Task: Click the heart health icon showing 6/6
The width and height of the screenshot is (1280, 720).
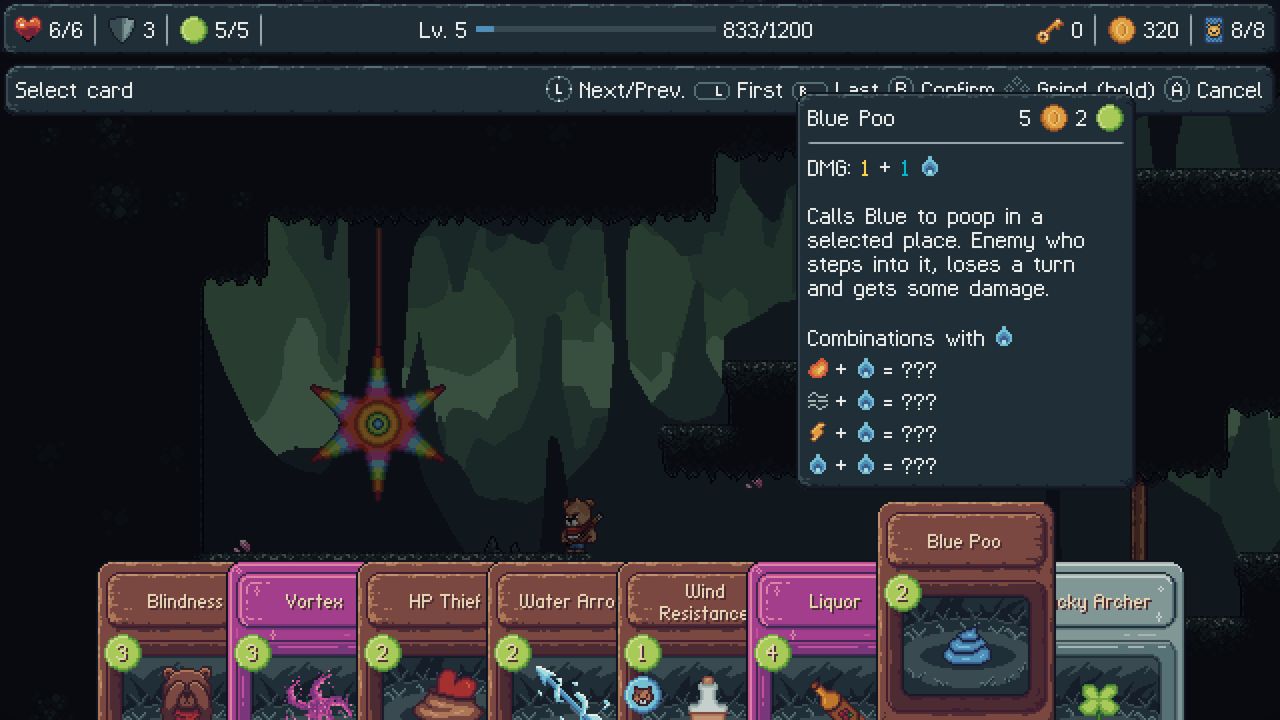Action: [x=27, y=29]
